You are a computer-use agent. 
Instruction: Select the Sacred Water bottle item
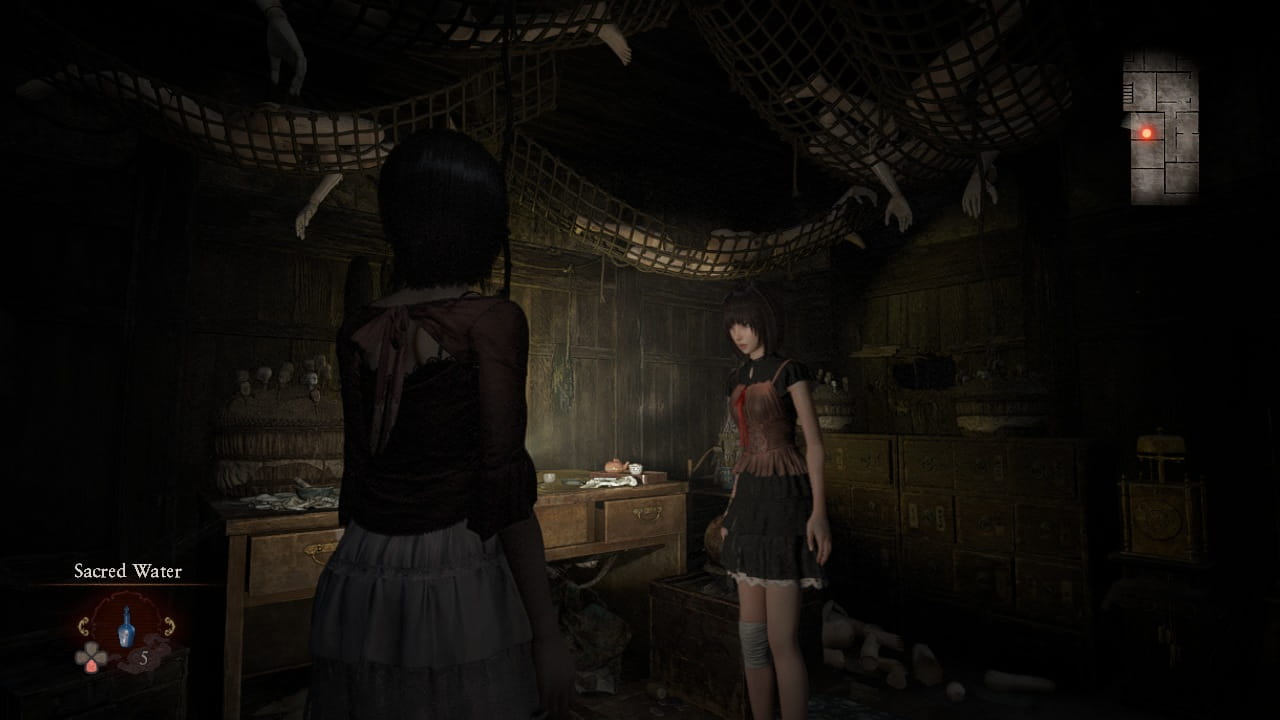[127, 627]
